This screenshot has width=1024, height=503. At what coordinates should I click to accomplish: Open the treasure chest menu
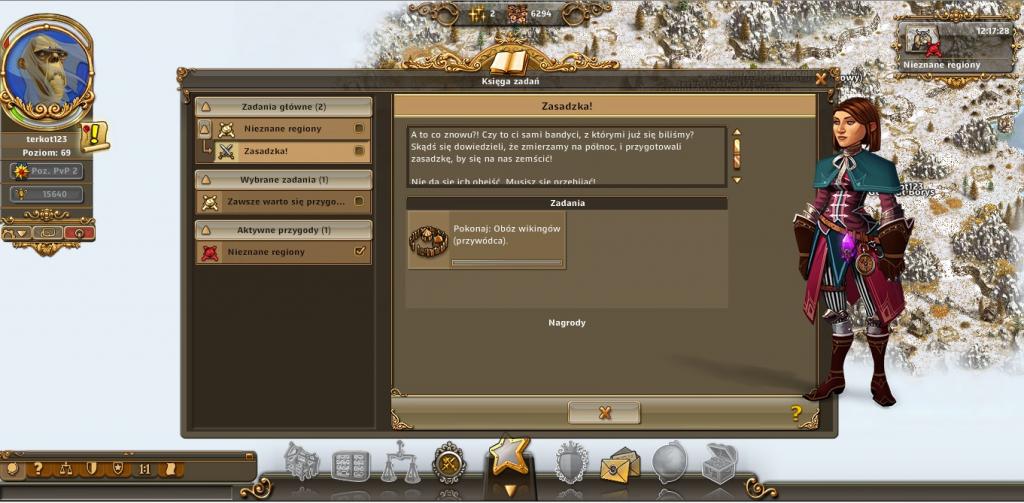point(719,463)
